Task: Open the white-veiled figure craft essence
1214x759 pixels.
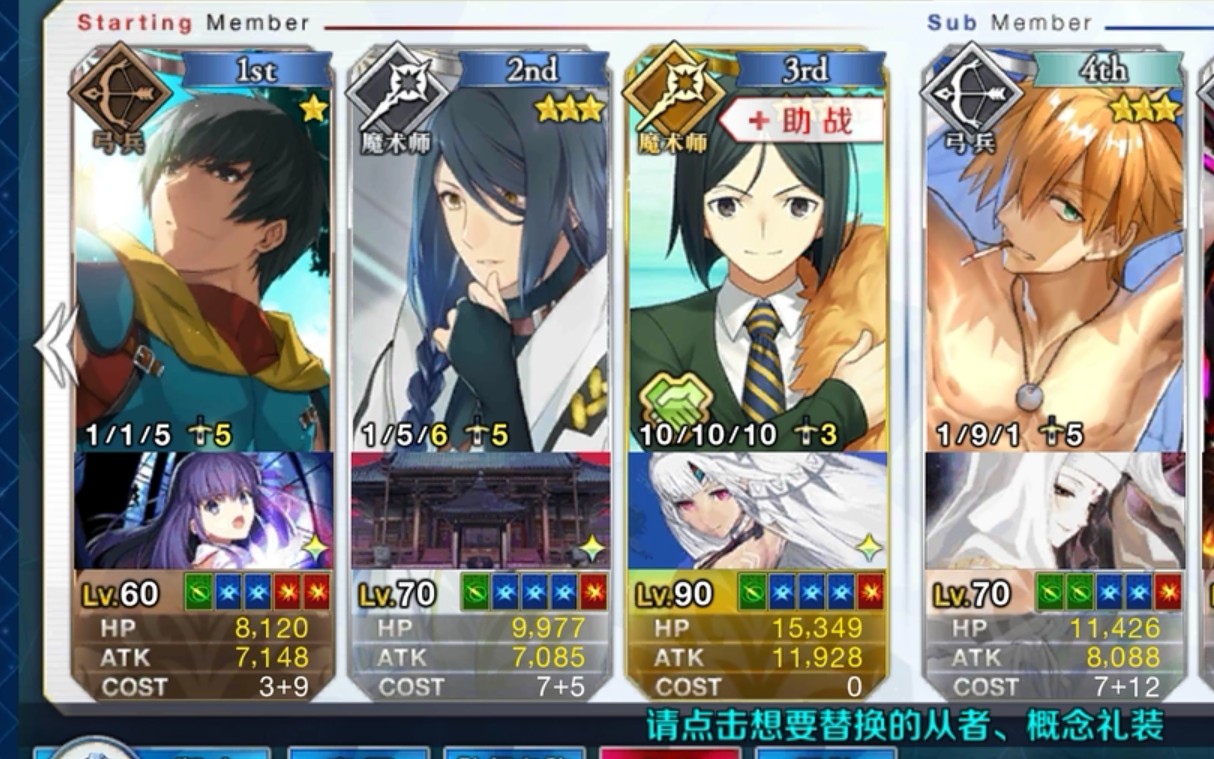Action: tap(1055, 511)
